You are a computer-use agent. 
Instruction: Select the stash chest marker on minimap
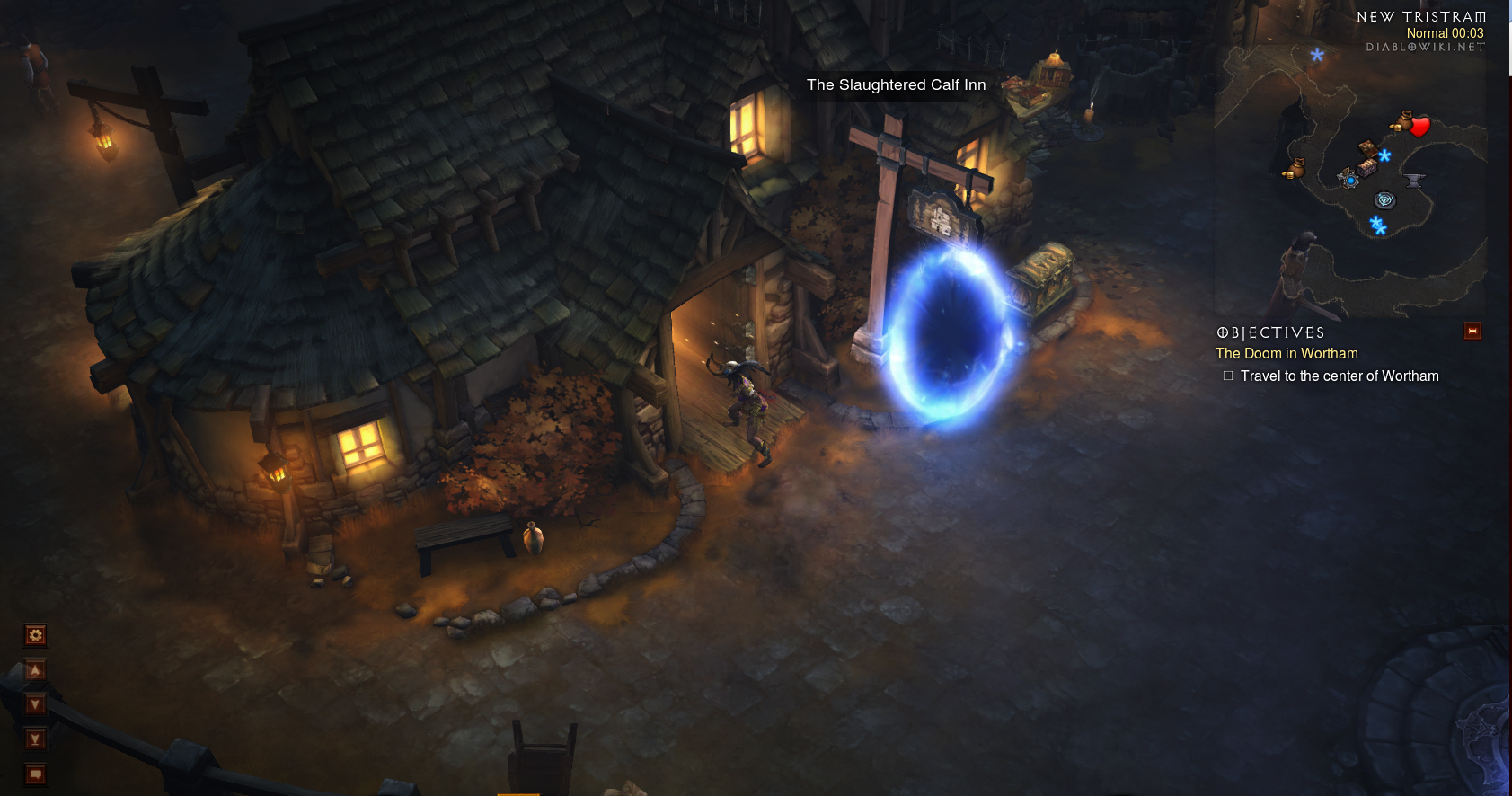click(1367, 167)
